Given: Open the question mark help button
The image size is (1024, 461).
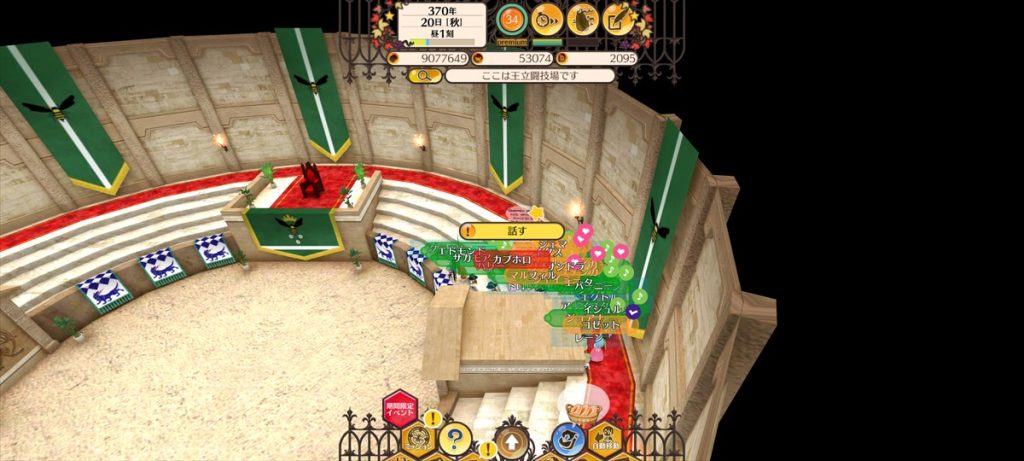Looking at the screenshot, I should [455, 438].
